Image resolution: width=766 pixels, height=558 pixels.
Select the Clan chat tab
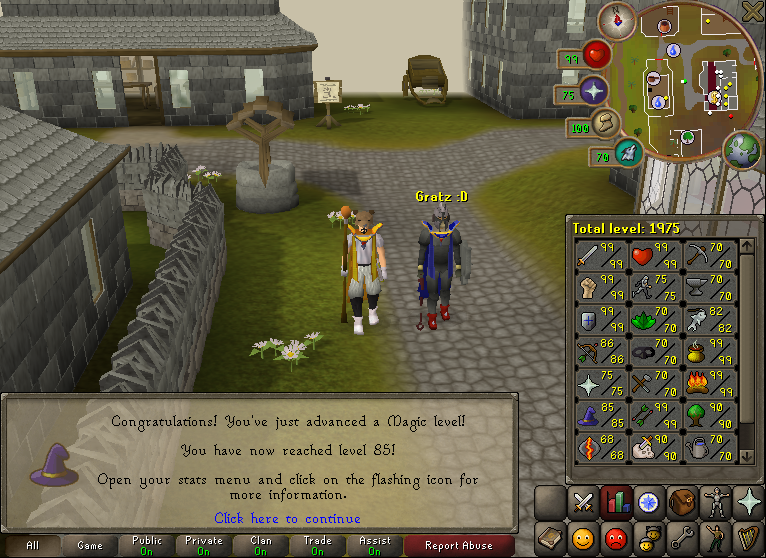261,546
